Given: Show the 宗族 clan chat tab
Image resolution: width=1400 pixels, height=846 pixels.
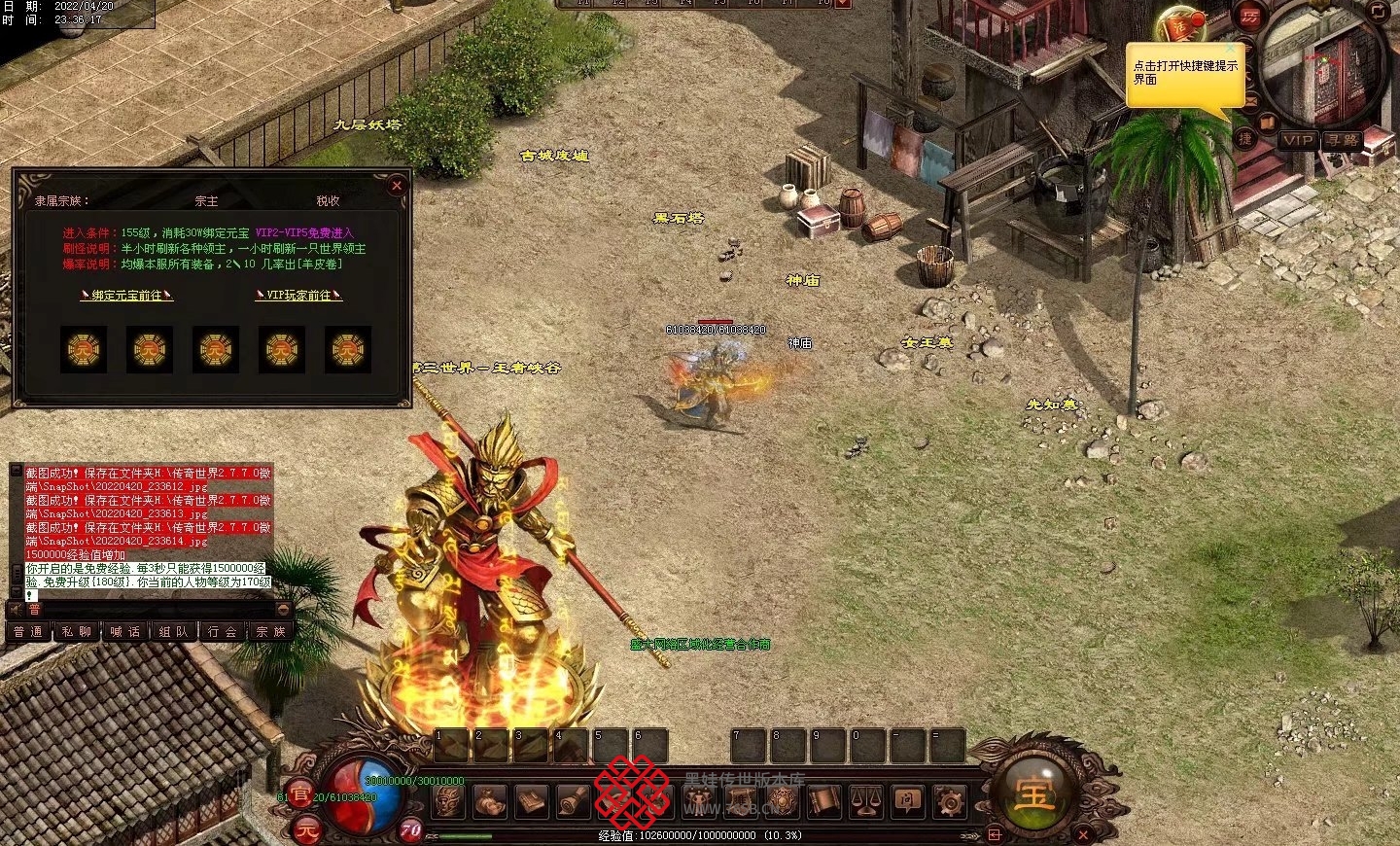Looking at the screenshot, I should coord(271,632).
